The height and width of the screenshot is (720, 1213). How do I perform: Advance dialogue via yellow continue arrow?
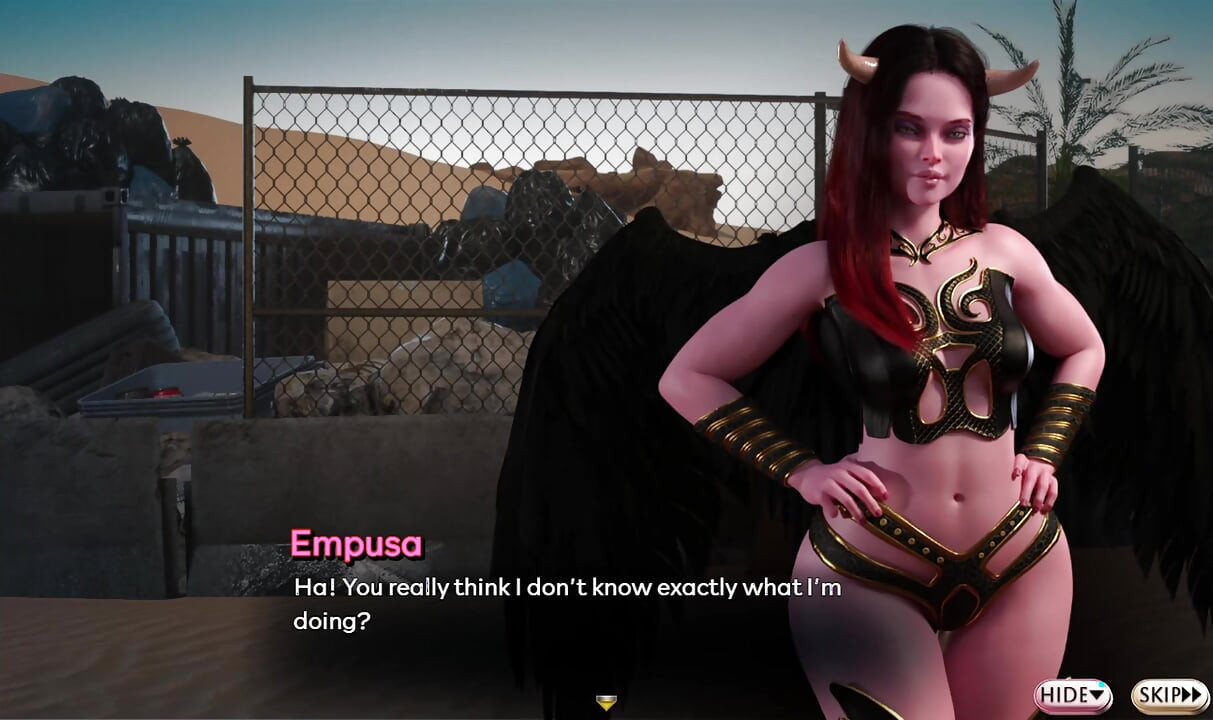click(605, 703)
